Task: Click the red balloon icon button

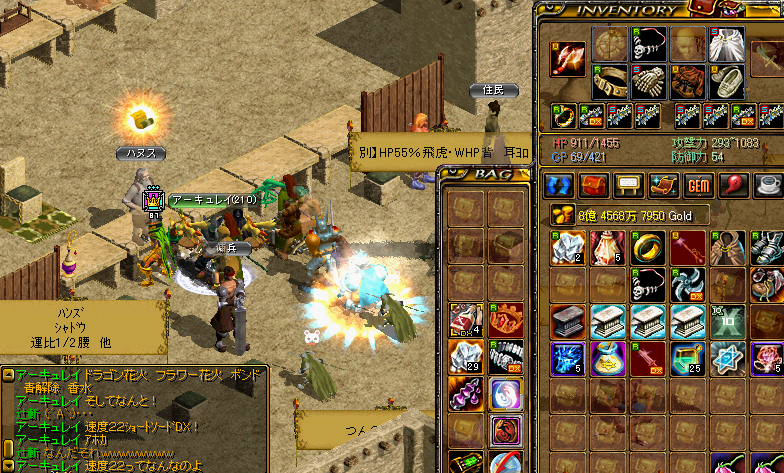Action: 734,186
